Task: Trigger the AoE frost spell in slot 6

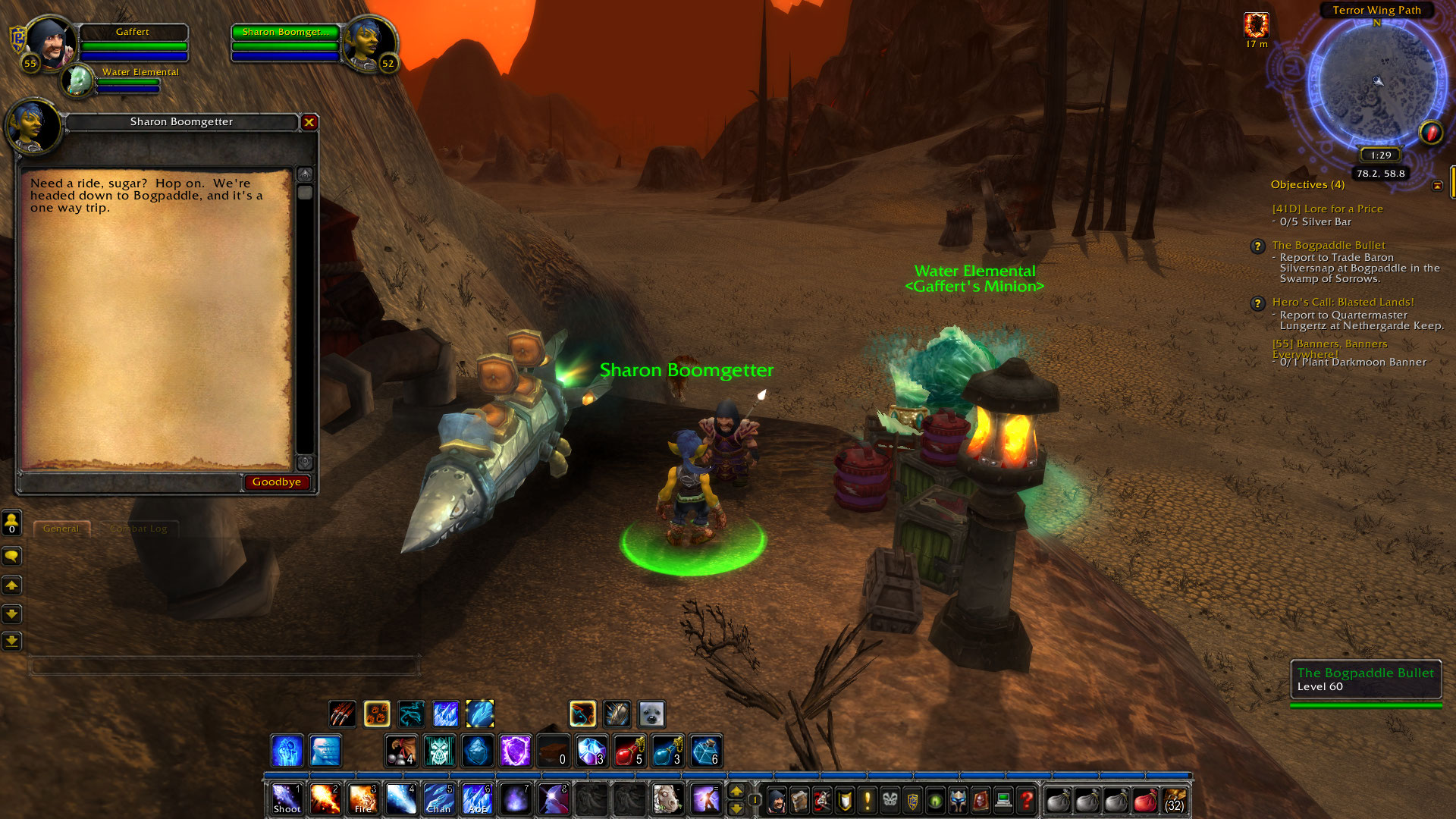Action: [478, 799]
